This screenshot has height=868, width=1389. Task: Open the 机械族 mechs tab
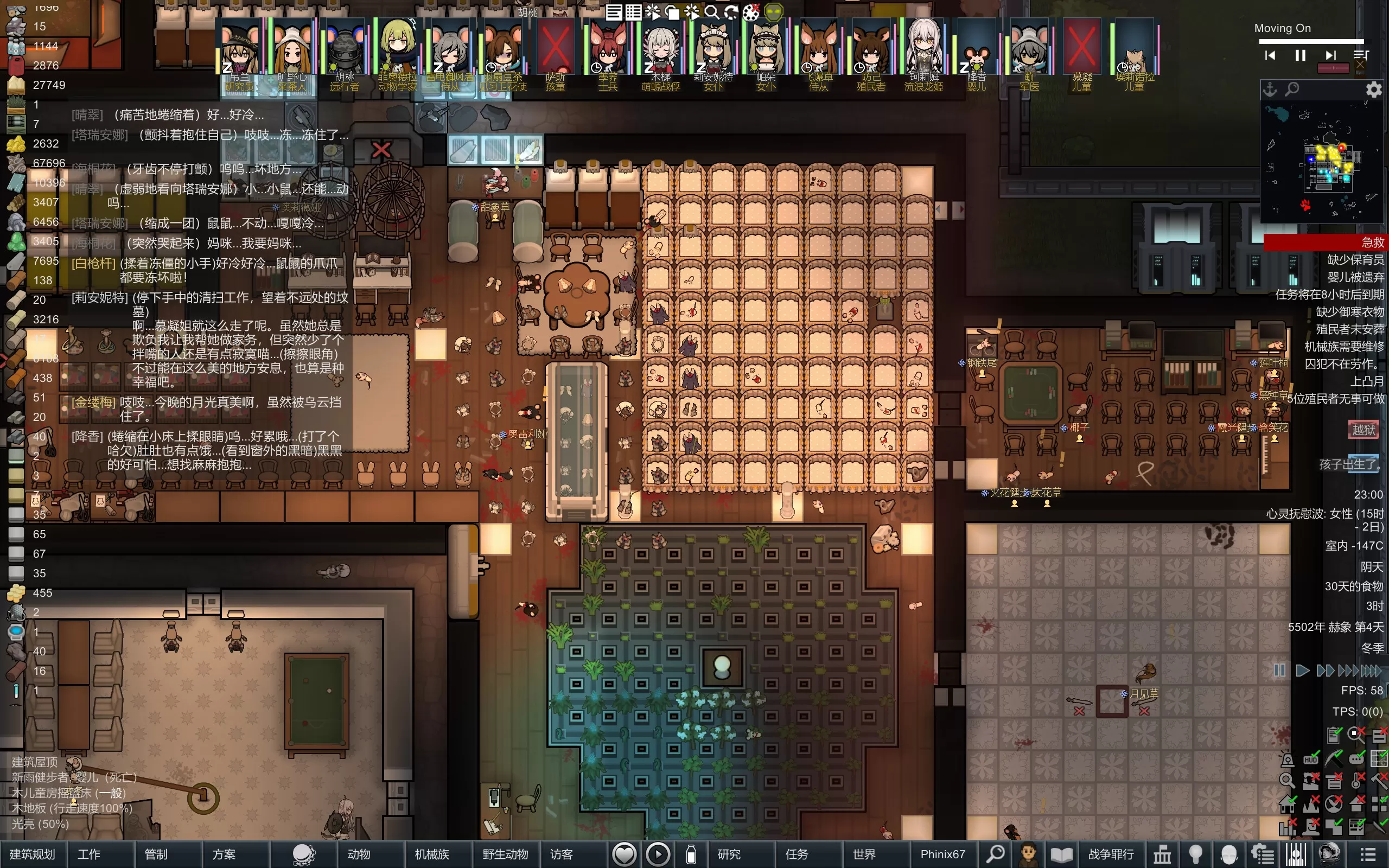point(432,854)
